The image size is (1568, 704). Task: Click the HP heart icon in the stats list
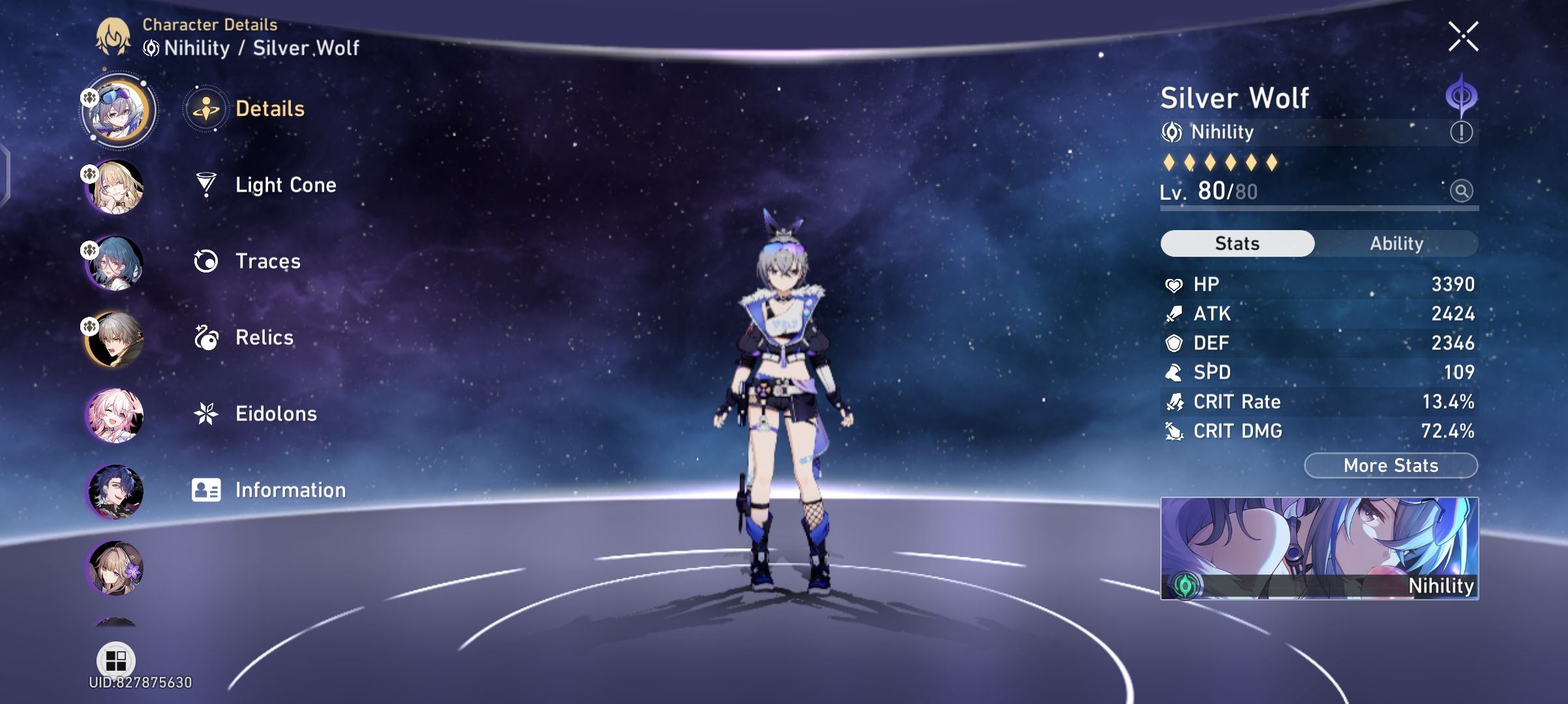(x=1174, y=284)
